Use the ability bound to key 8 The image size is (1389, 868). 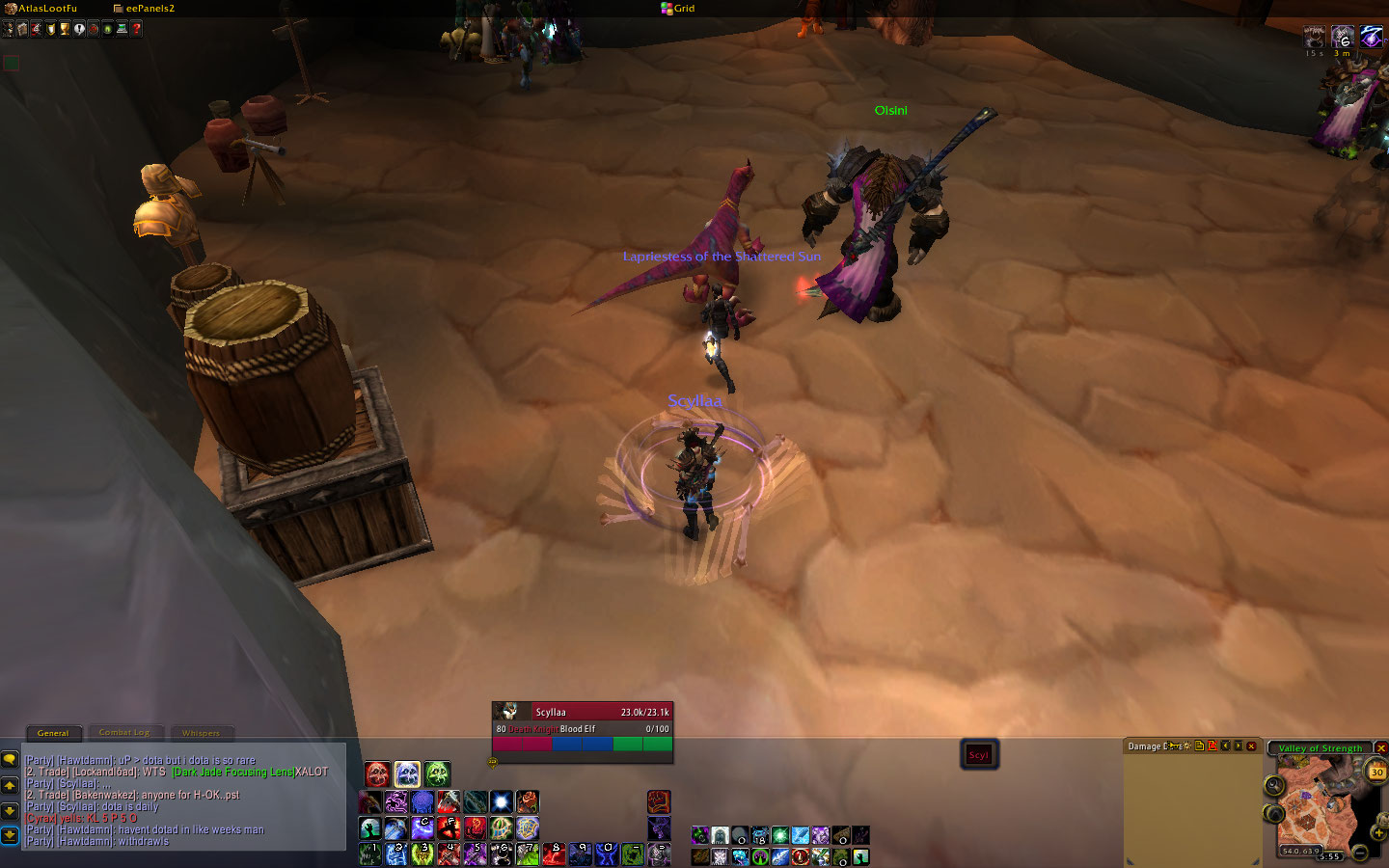[554, 854]
